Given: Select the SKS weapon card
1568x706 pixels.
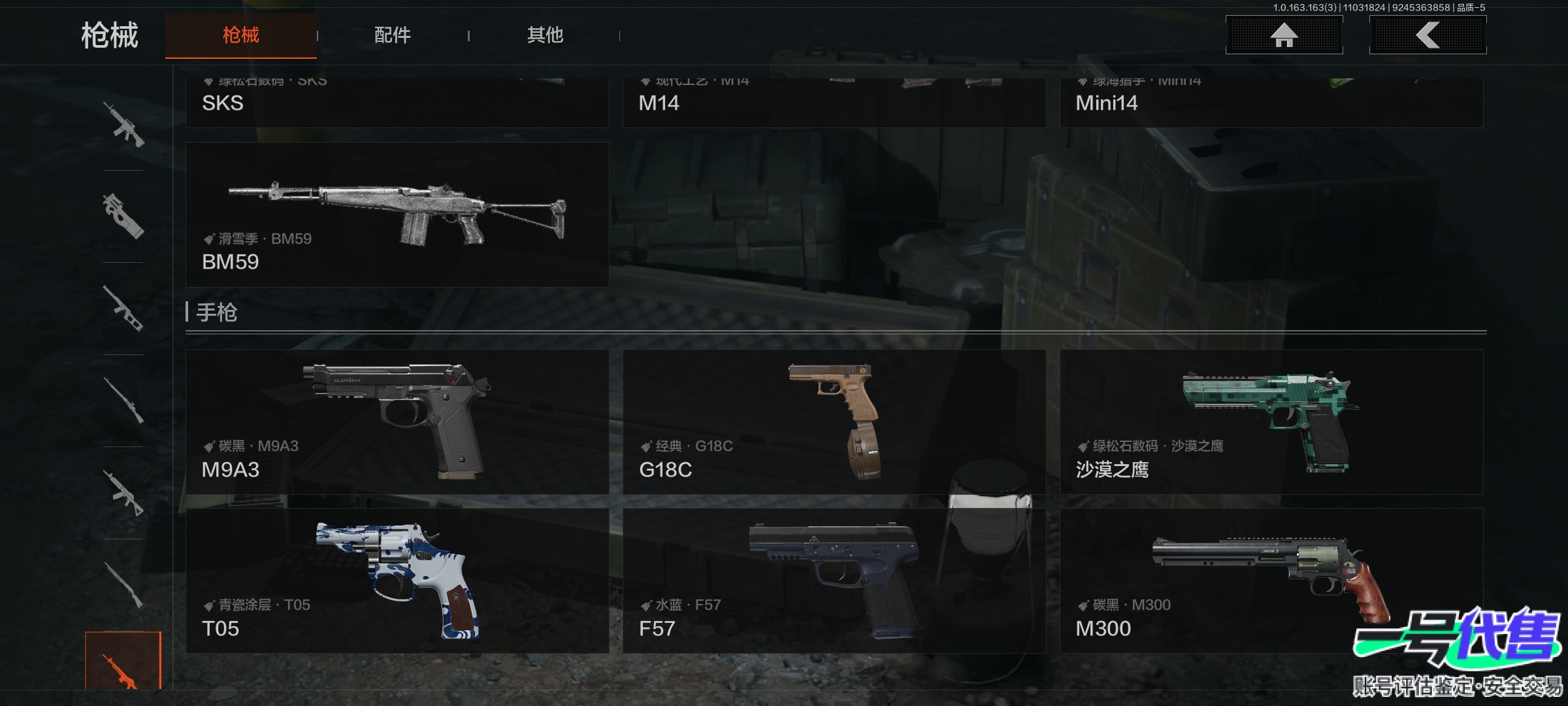Looking at the screenshot, I should point(397,103).
